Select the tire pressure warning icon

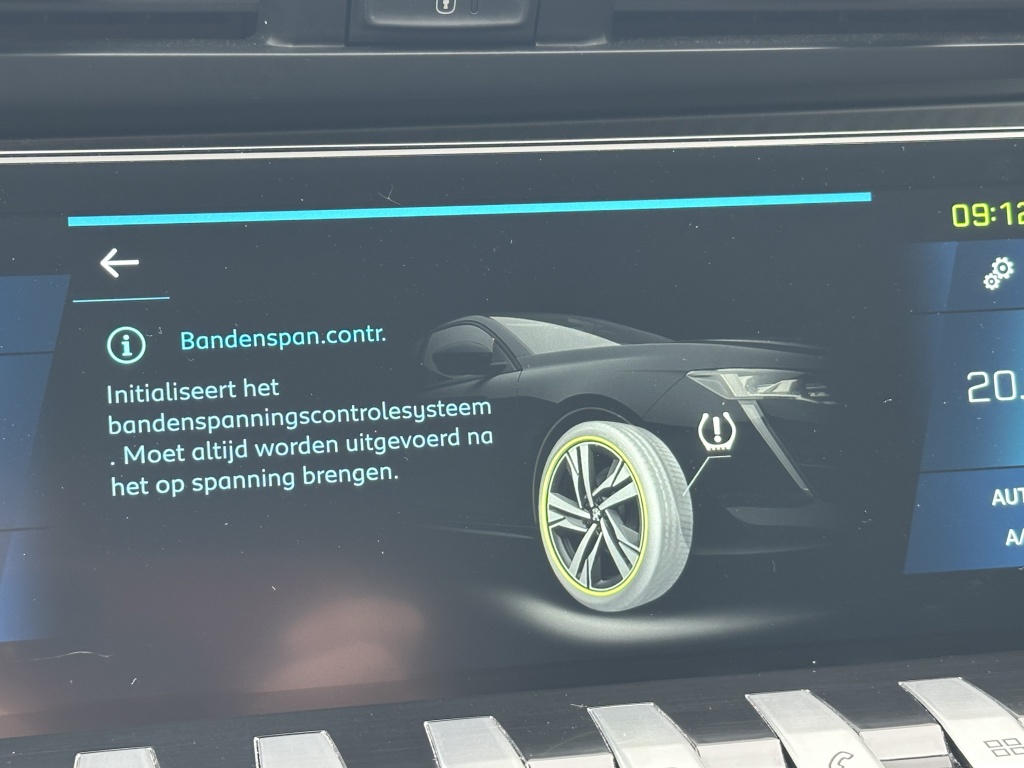(716, 432)
